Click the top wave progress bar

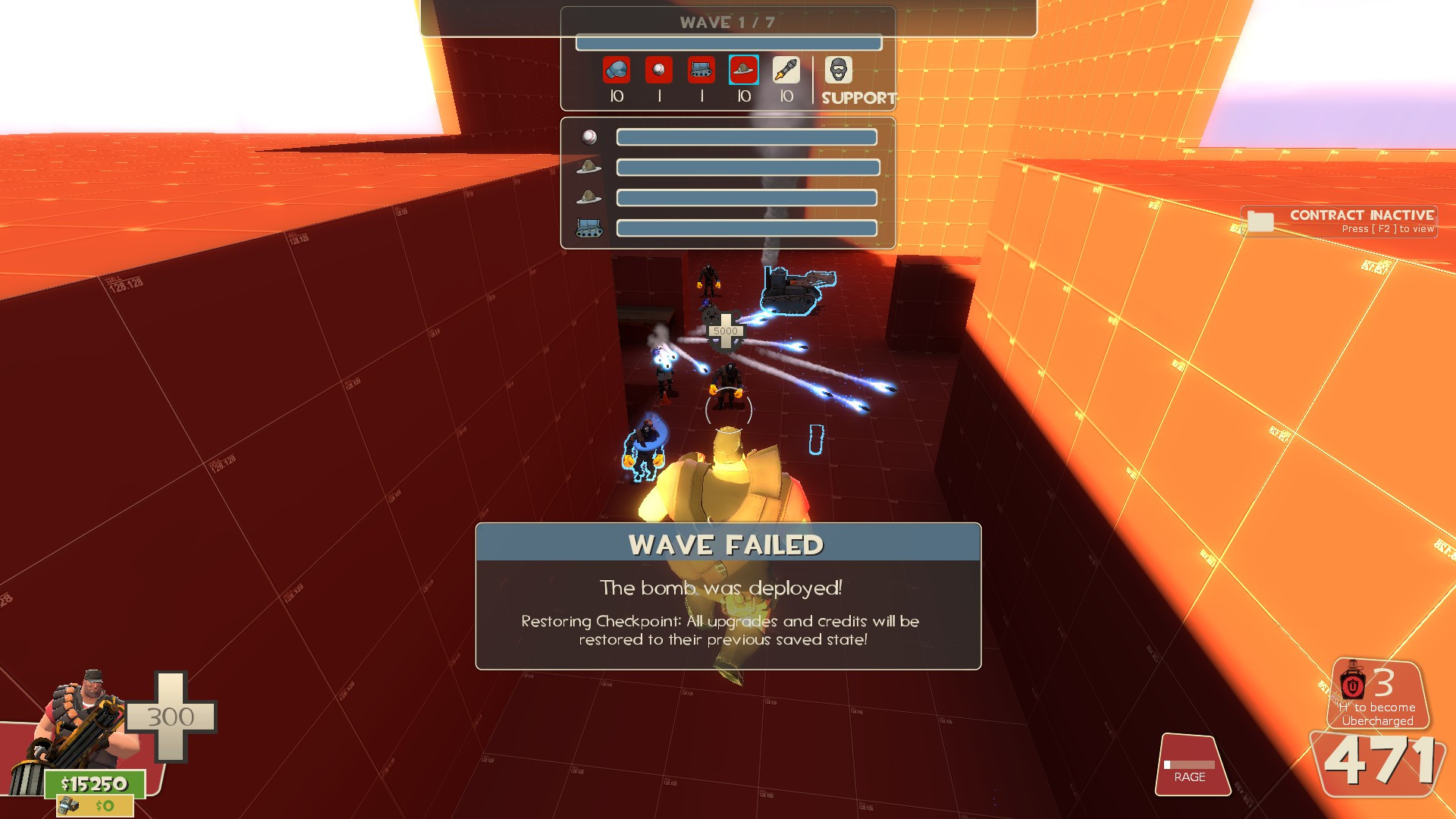[x=730, y=43]
